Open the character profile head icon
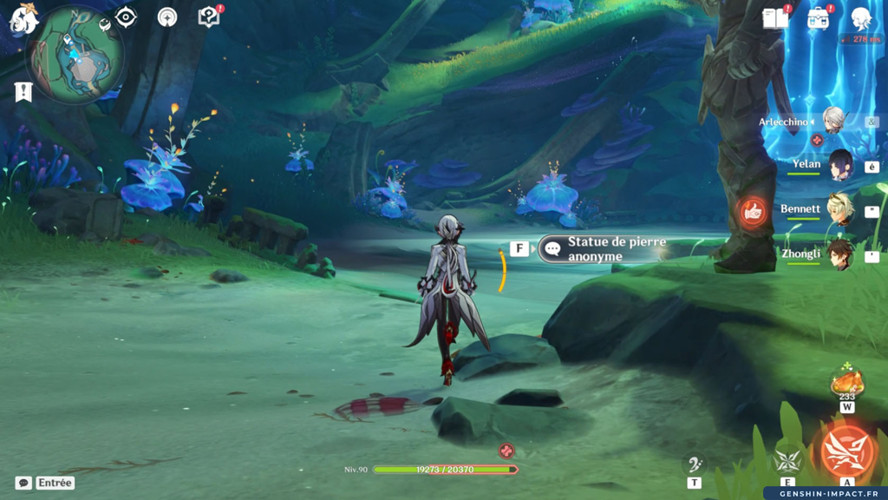Image resolution: width=888 pixels, height=500 pixels. 861,18
